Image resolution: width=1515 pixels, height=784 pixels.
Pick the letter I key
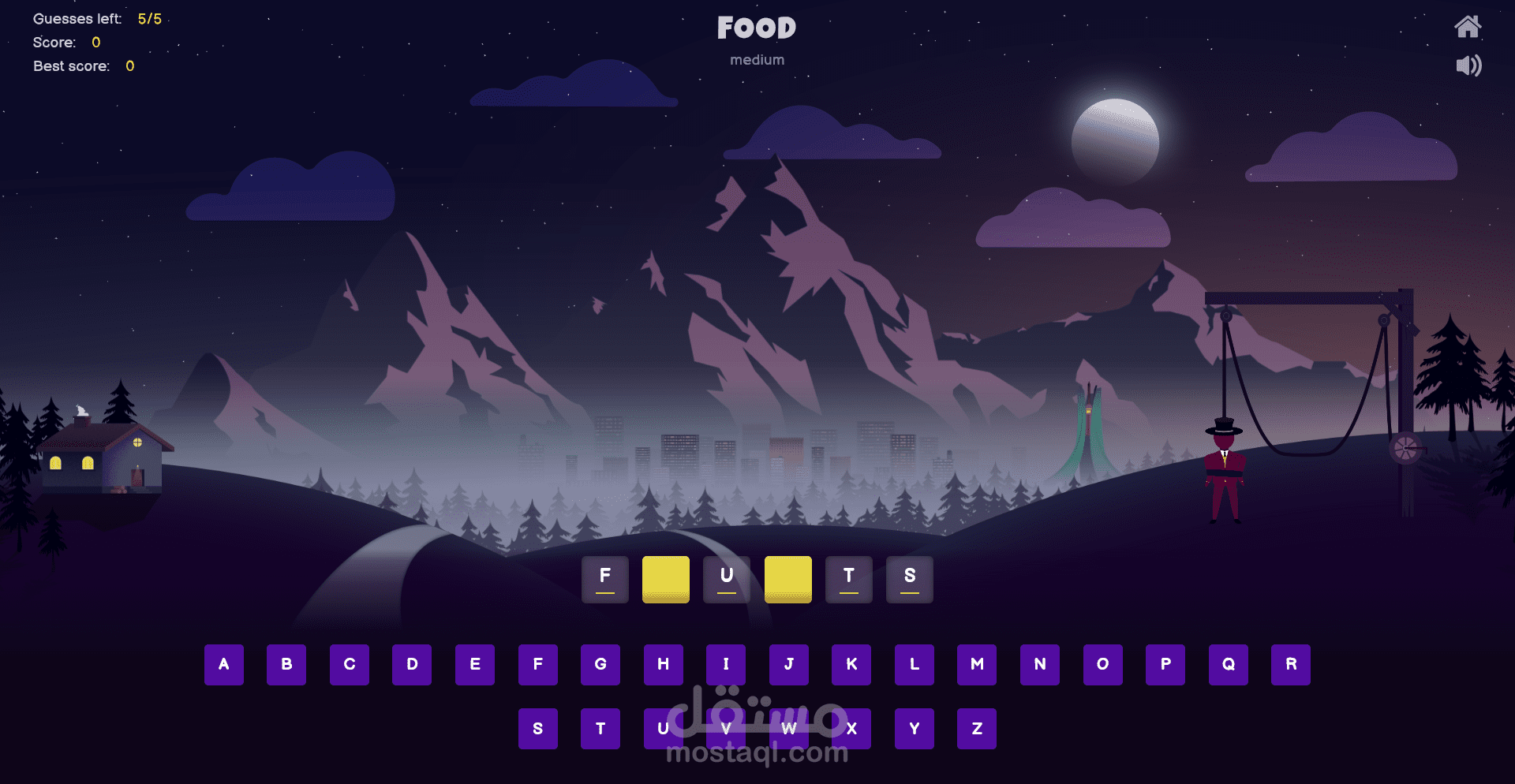(x=726, y=664)
